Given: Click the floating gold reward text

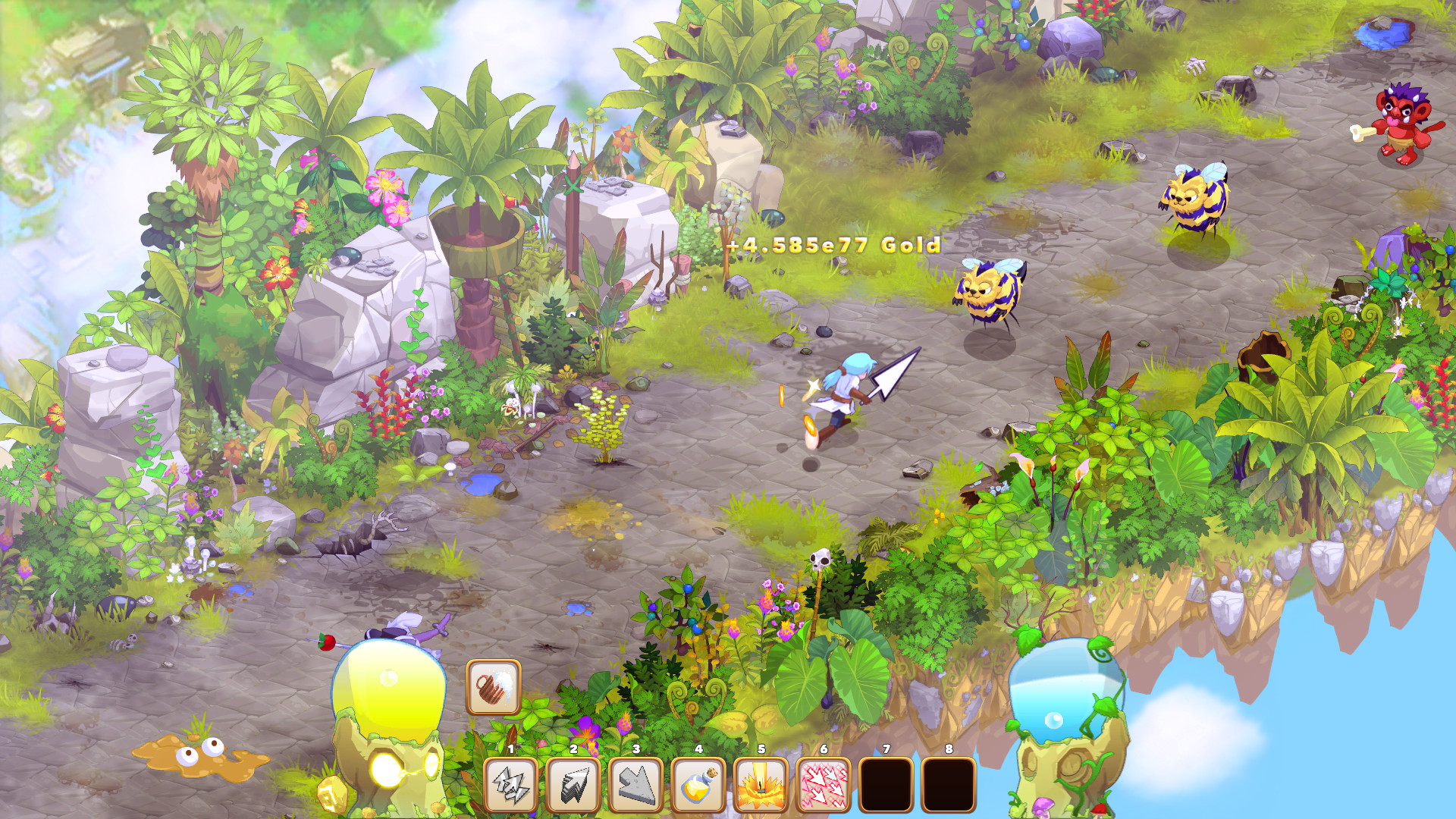Looking at the screenshot, I should [834, 246].
